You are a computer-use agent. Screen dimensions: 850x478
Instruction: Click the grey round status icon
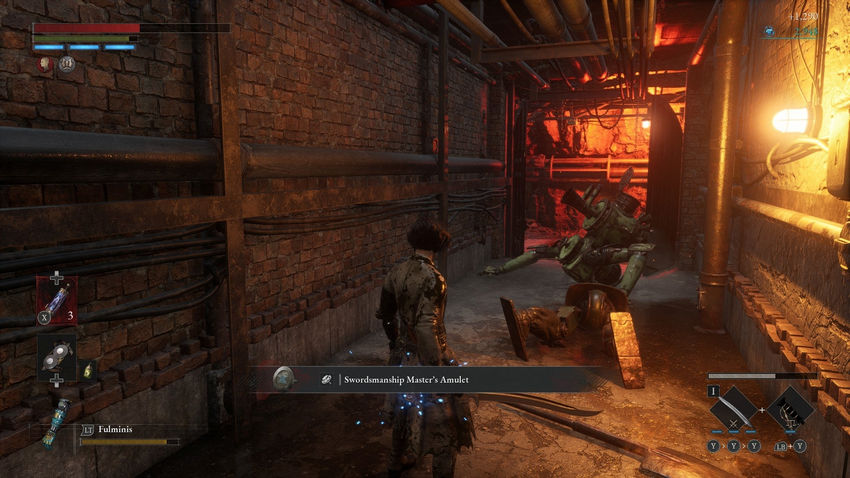66,64
